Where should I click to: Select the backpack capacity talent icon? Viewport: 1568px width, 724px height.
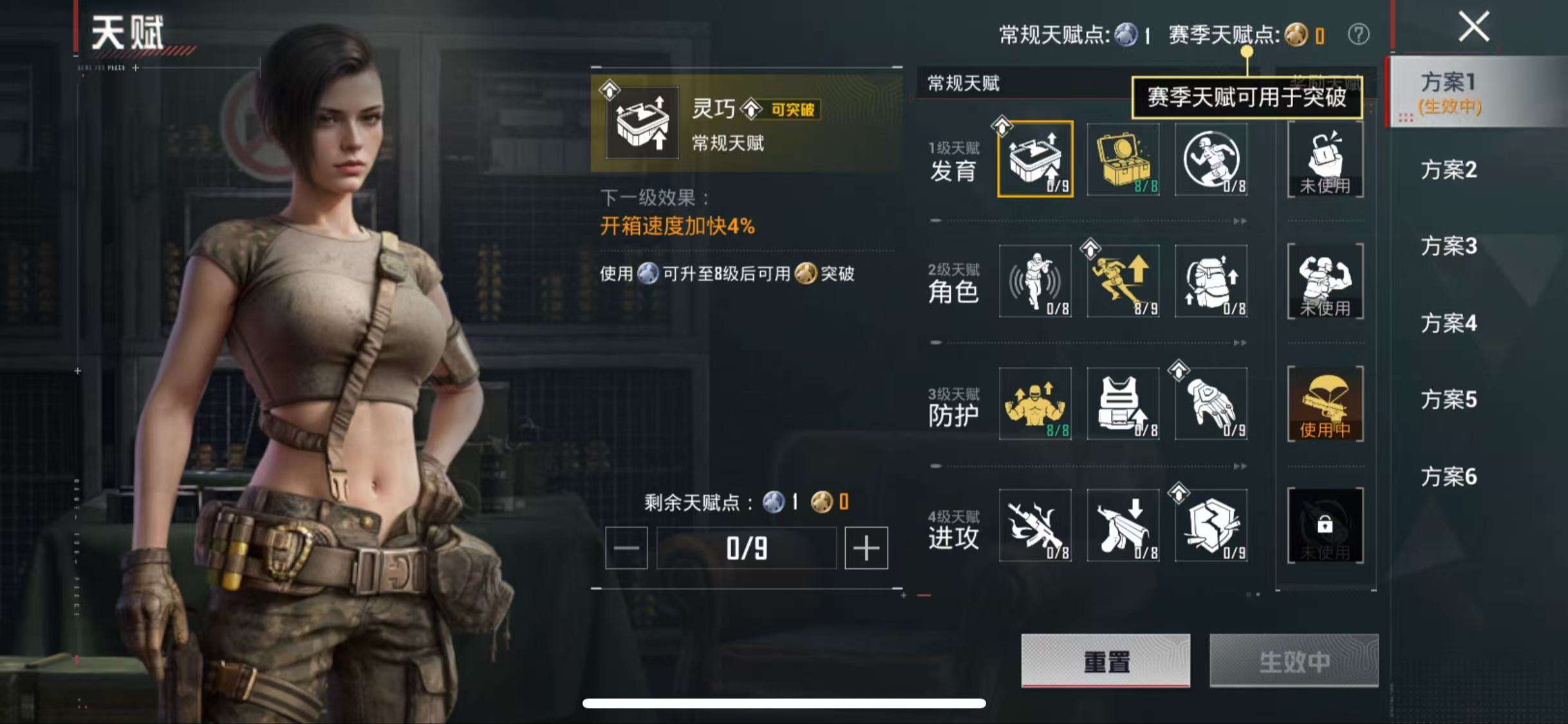1211,282
